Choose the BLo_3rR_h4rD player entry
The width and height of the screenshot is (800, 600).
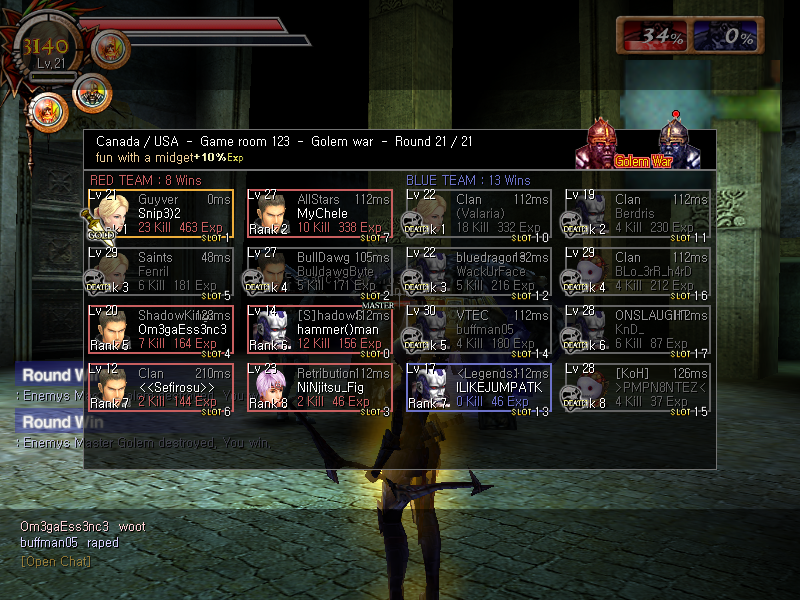(636, 272)
